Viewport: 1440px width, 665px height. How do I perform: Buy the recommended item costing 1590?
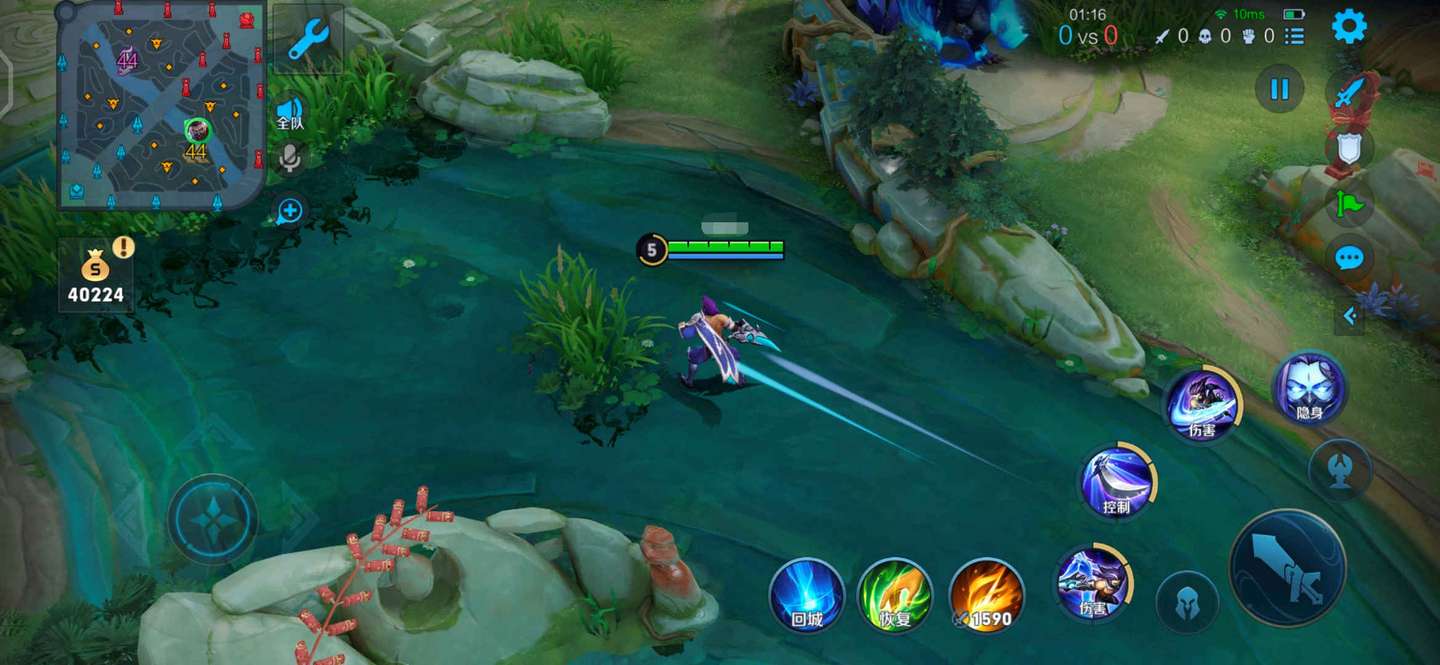tap(986, 595)
